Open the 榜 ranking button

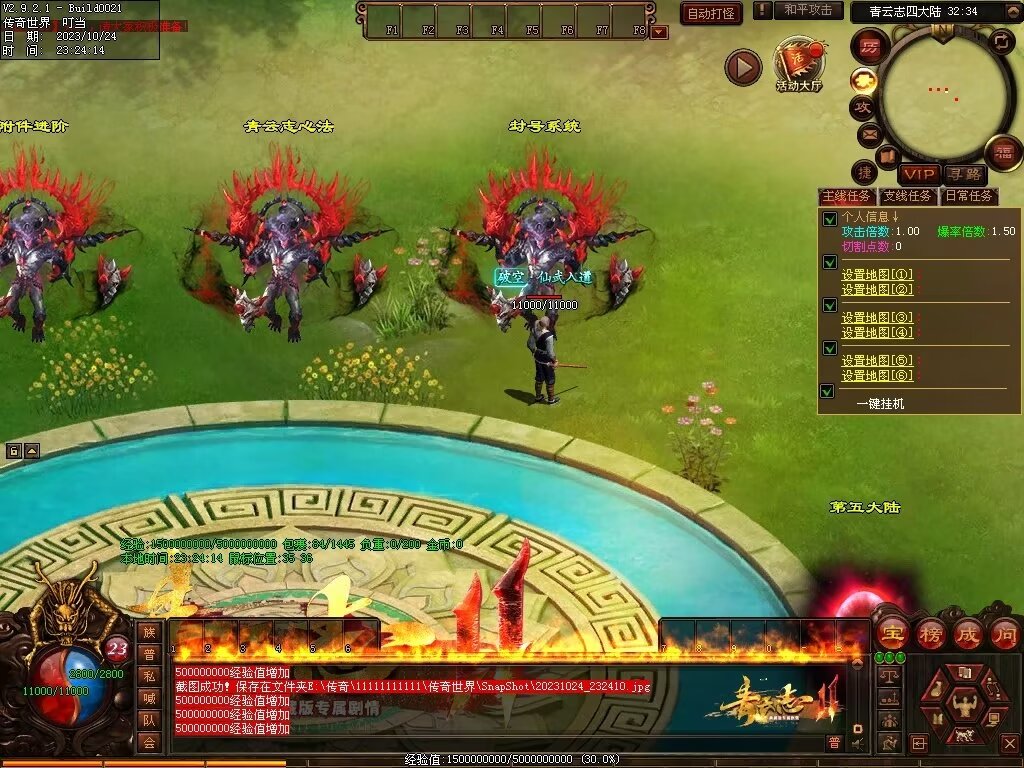pos(929,633)
